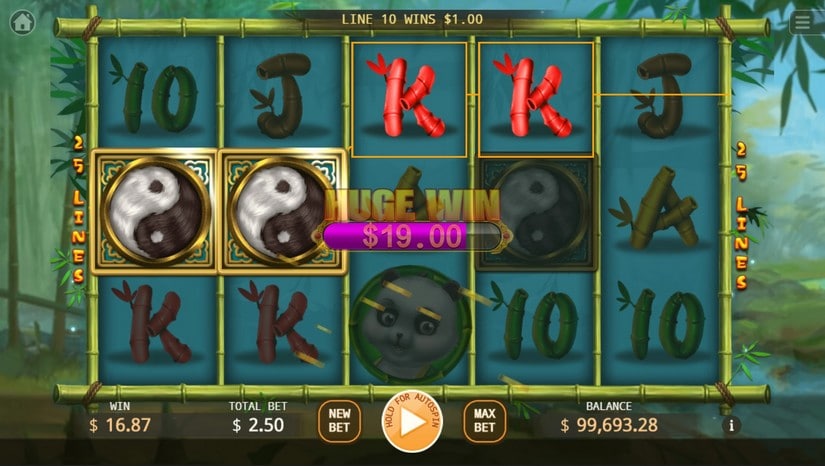
Task: Select the Max Bet button
Action: click(x=484, y=421)
